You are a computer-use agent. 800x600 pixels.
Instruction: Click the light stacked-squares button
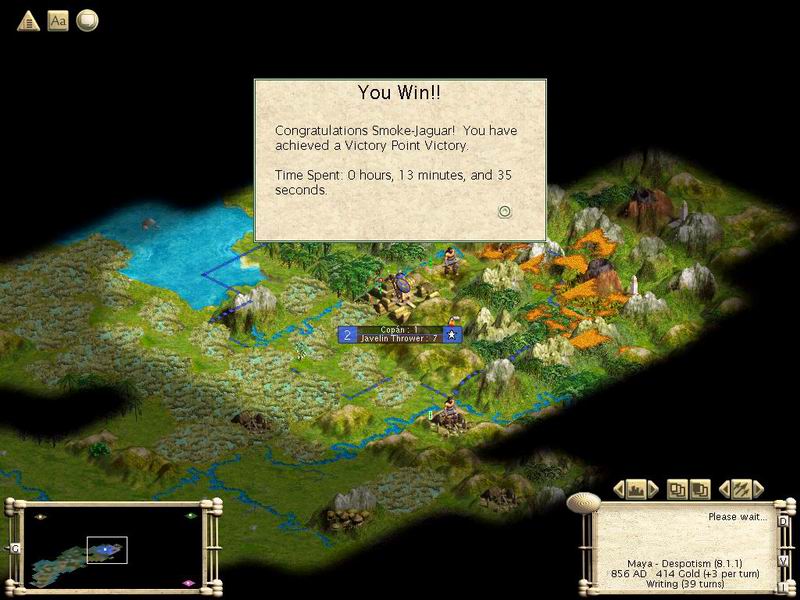pyautogui.click(x=679, y=489)
